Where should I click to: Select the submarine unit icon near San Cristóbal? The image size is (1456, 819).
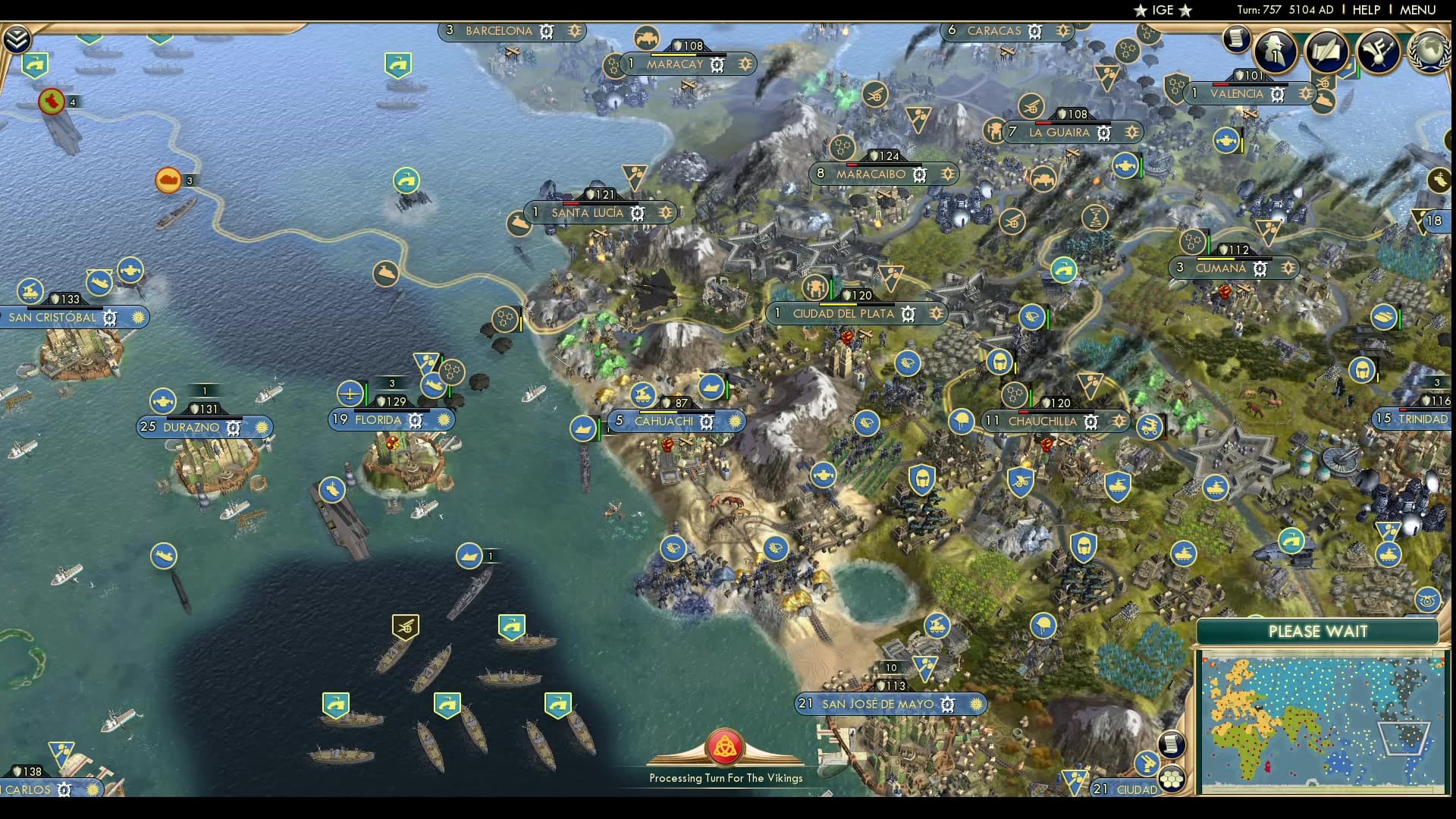[x=100, y=282]
